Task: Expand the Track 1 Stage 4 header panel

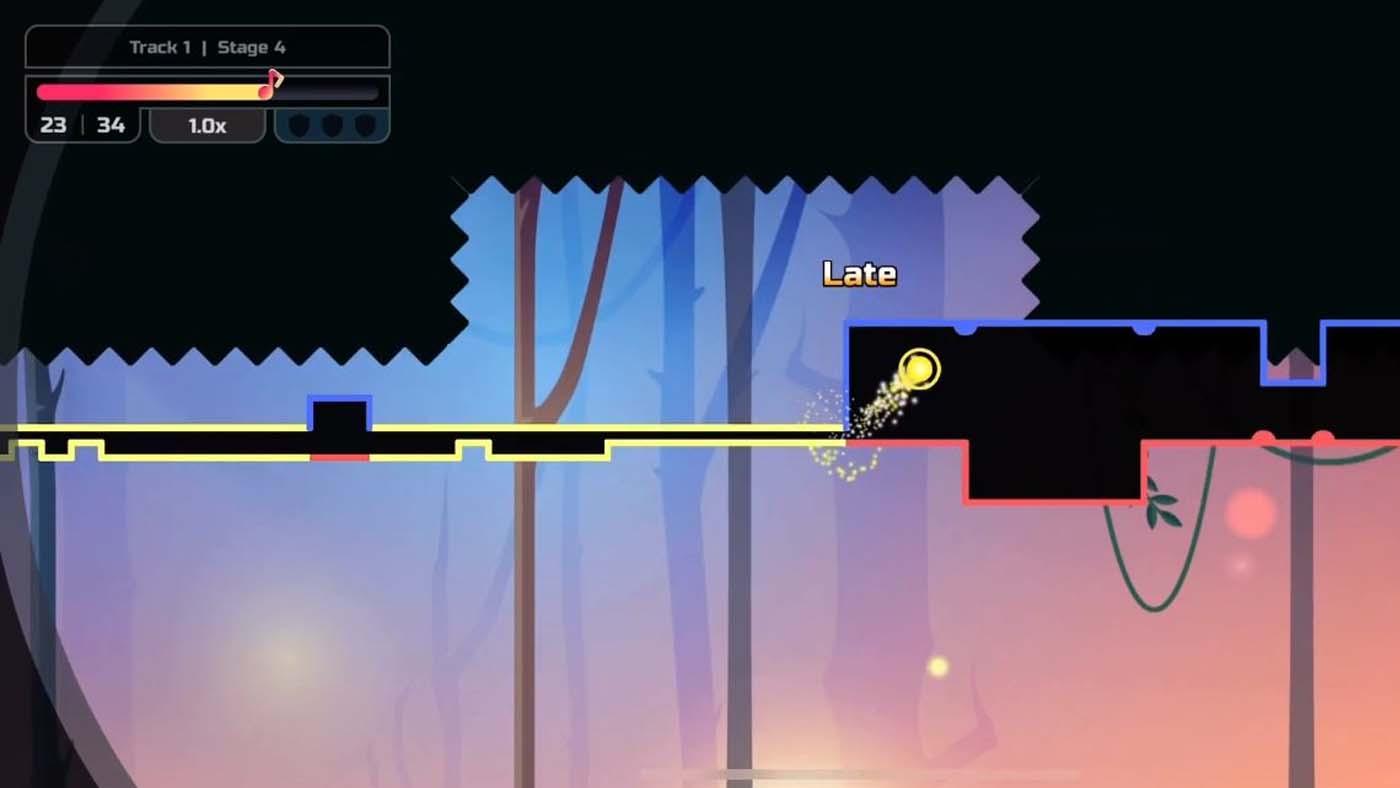Action: (207, 46)
